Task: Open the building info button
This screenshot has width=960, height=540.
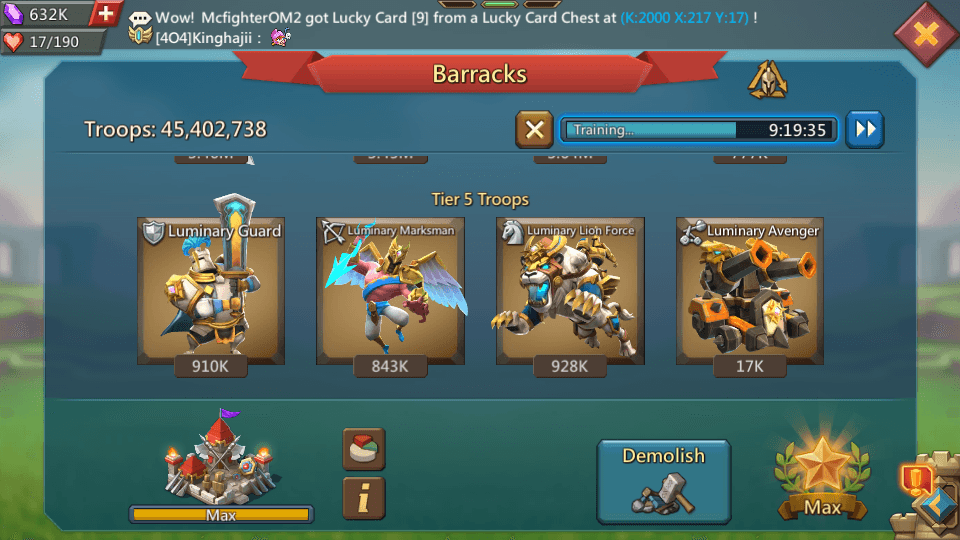Action: tap(364, 498)
